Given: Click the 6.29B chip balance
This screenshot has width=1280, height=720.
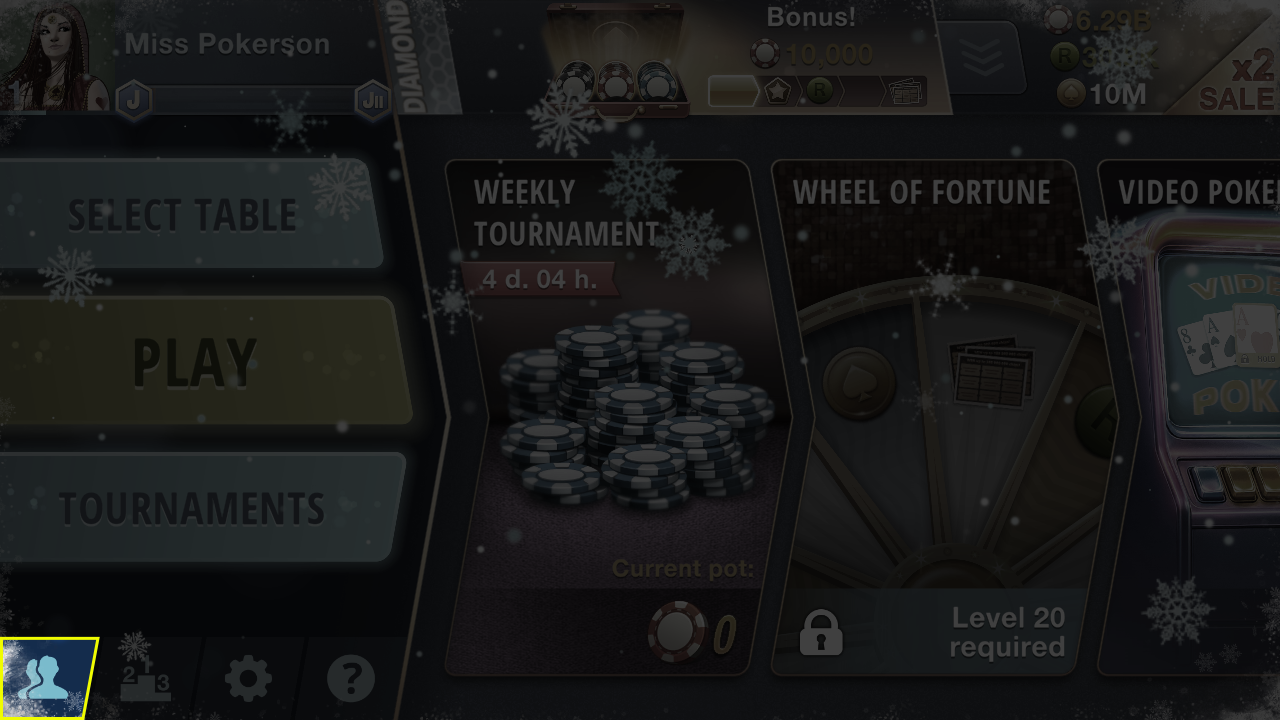Looking at the screenshot, I should click(x=1100, y=20).
